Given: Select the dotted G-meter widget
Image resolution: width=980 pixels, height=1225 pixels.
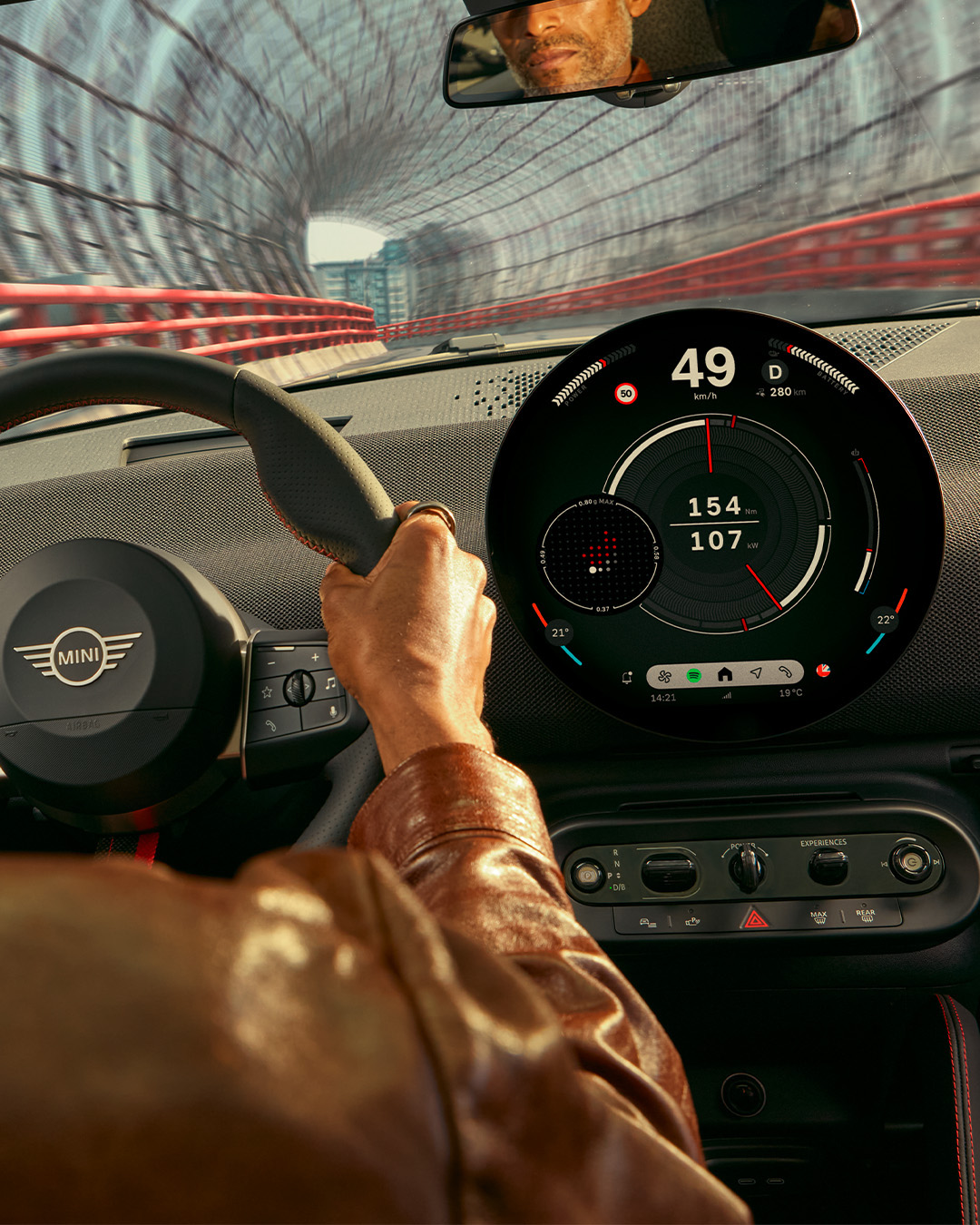Looking at the screenshot, I should pyautogui.click(x=600, y=554).
